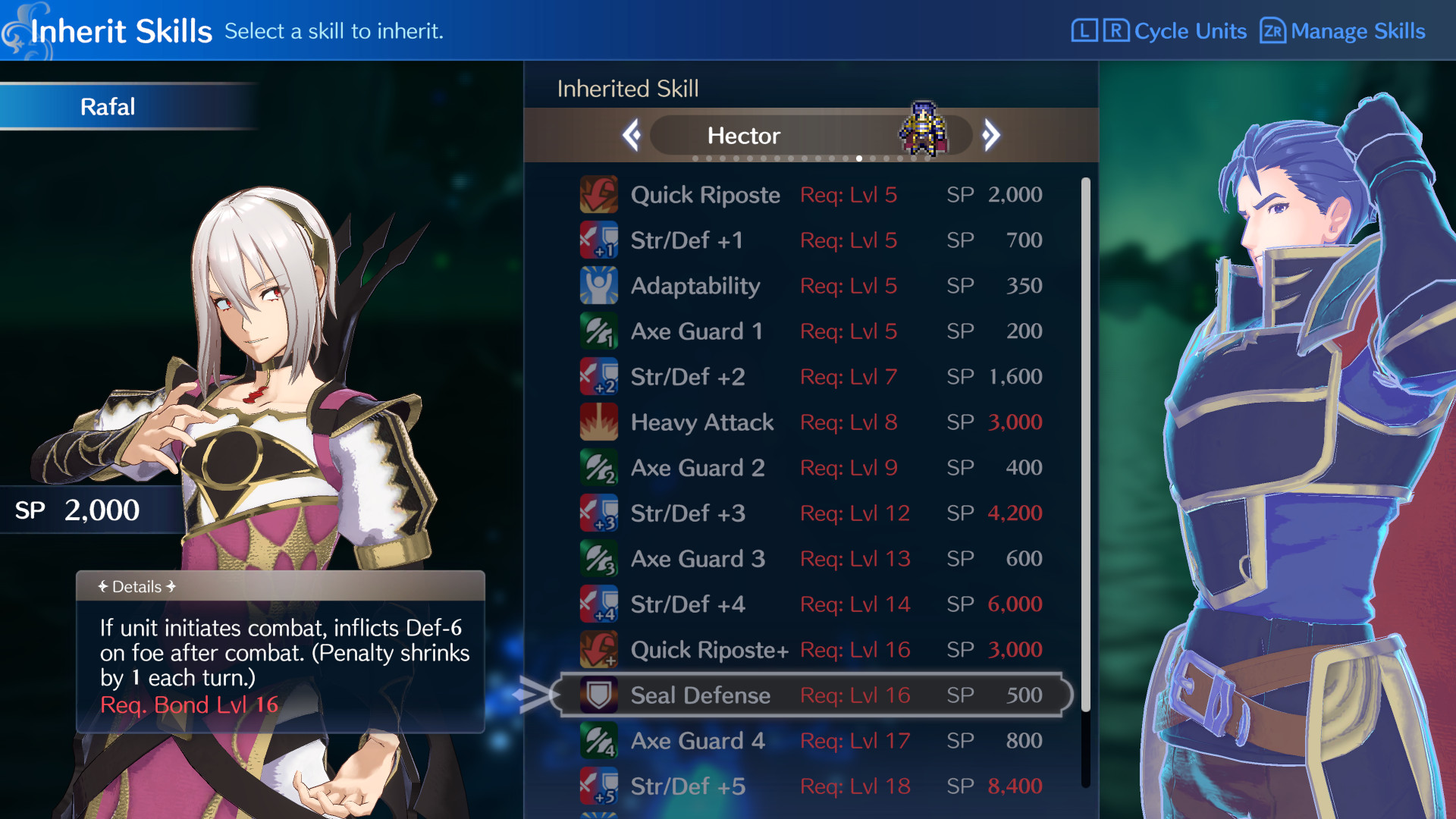
Task: Select the Quick Riposte+ skill icon
Action: (x=599, y=649)
